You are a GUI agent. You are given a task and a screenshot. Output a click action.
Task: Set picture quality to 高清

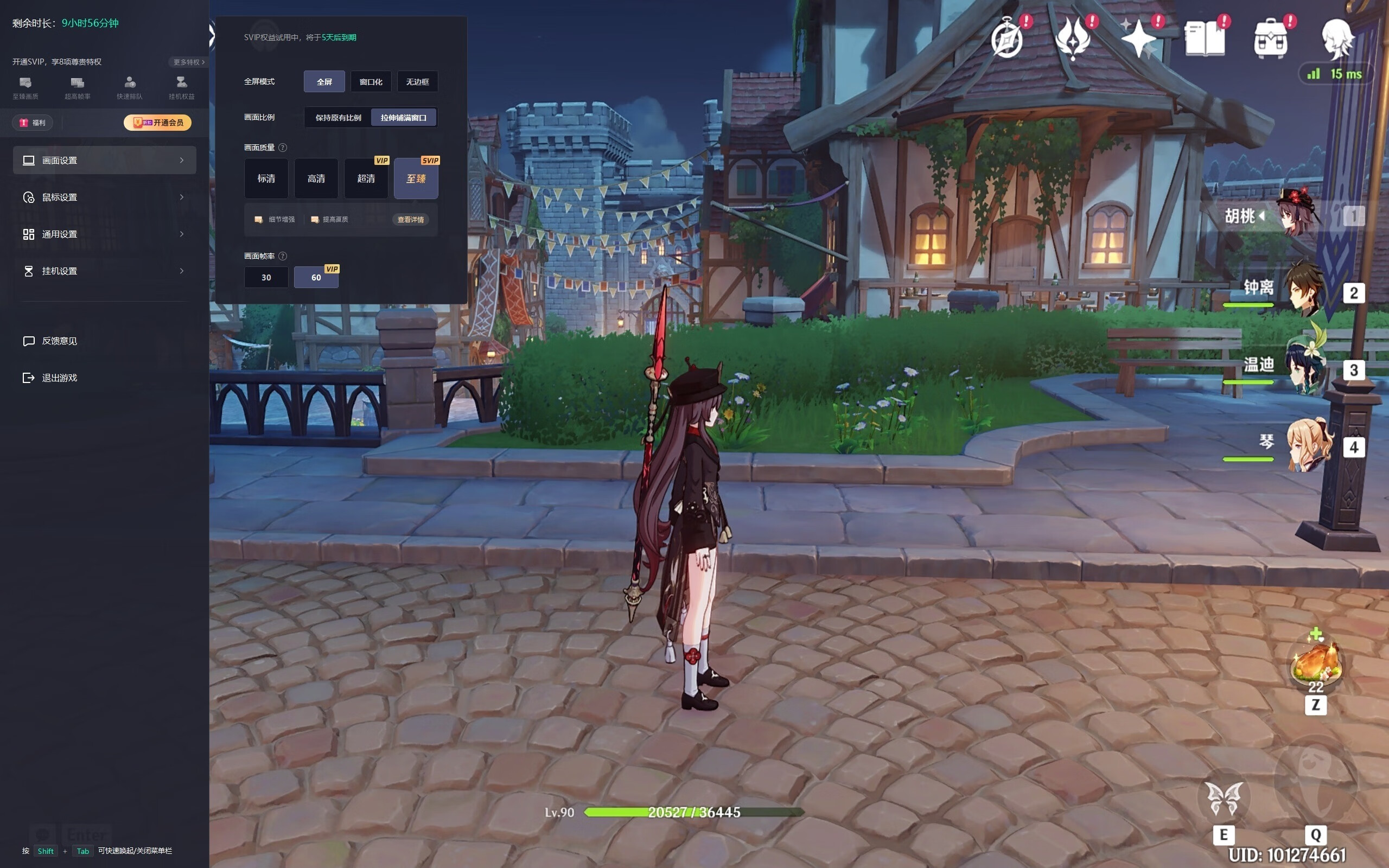(316, 178)
